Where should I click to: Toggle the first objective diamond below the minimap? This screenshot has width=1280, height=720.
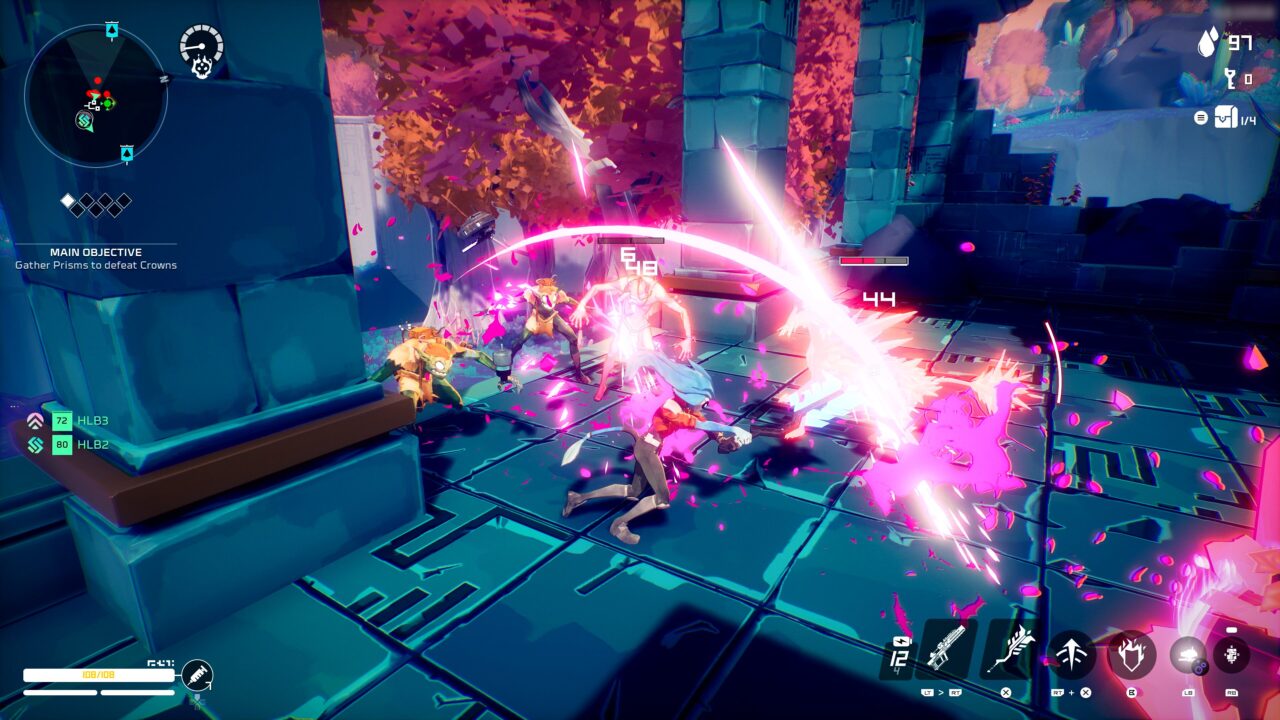[67, 199]
